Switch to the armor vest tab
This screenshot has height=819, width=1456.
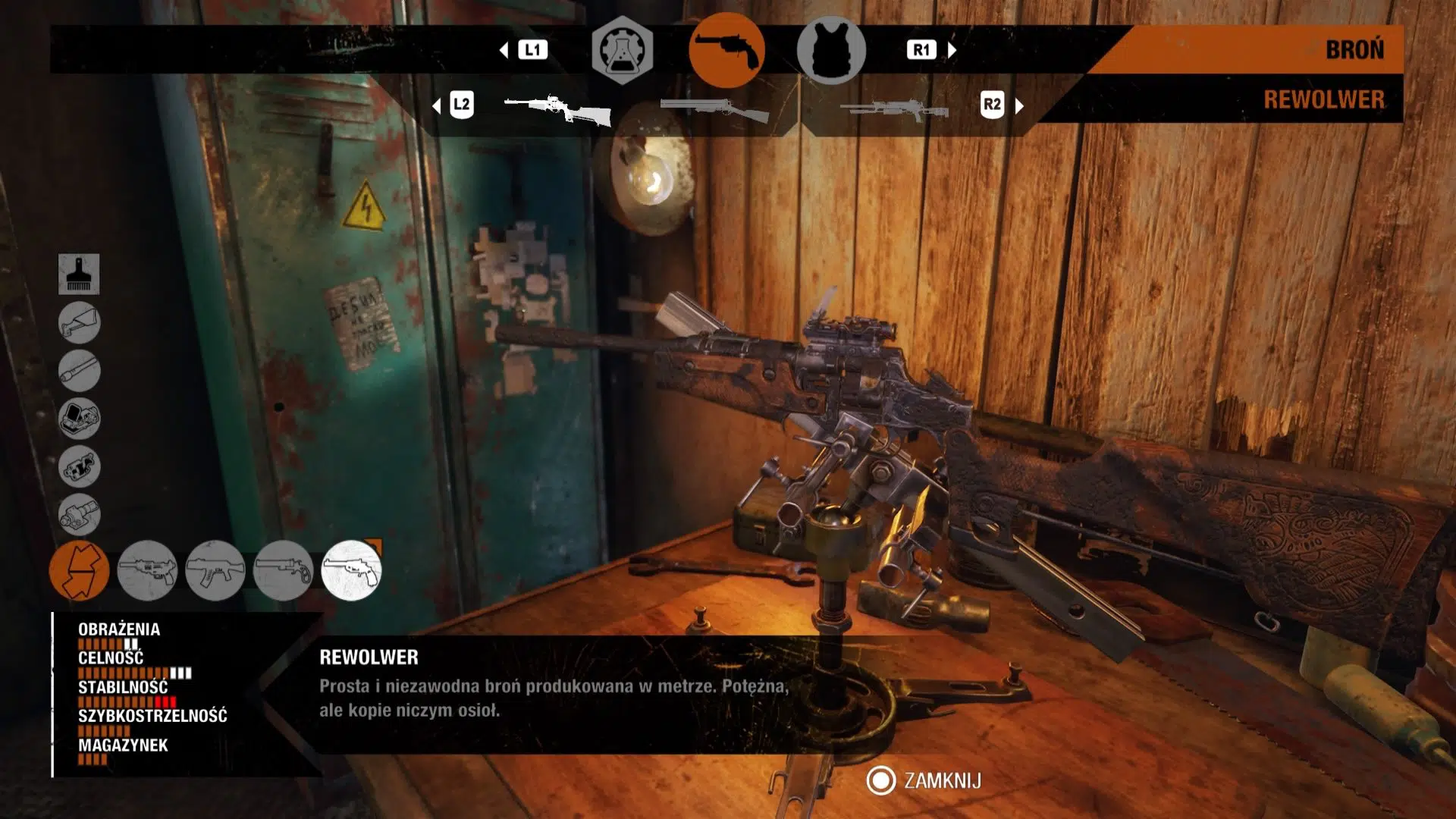(831, 50)
